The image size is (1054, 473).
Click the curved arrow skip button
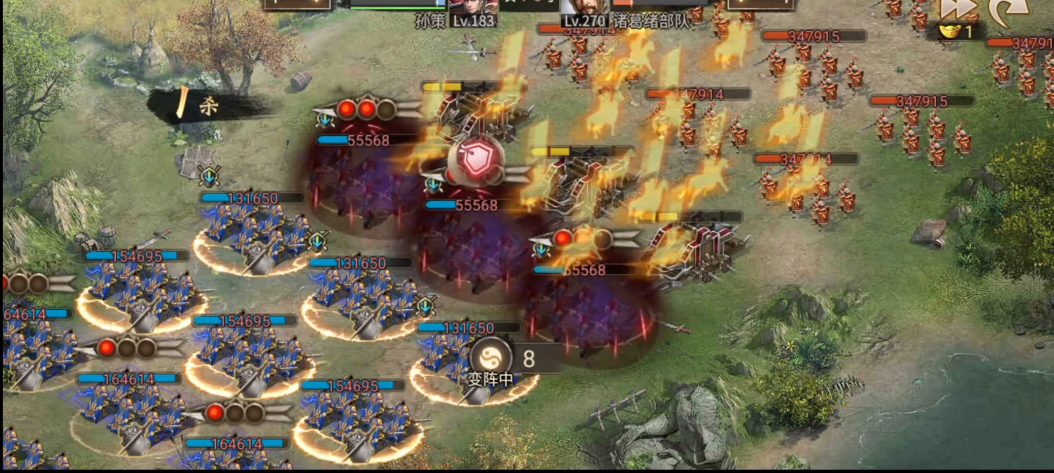(x=1003, y=9)
